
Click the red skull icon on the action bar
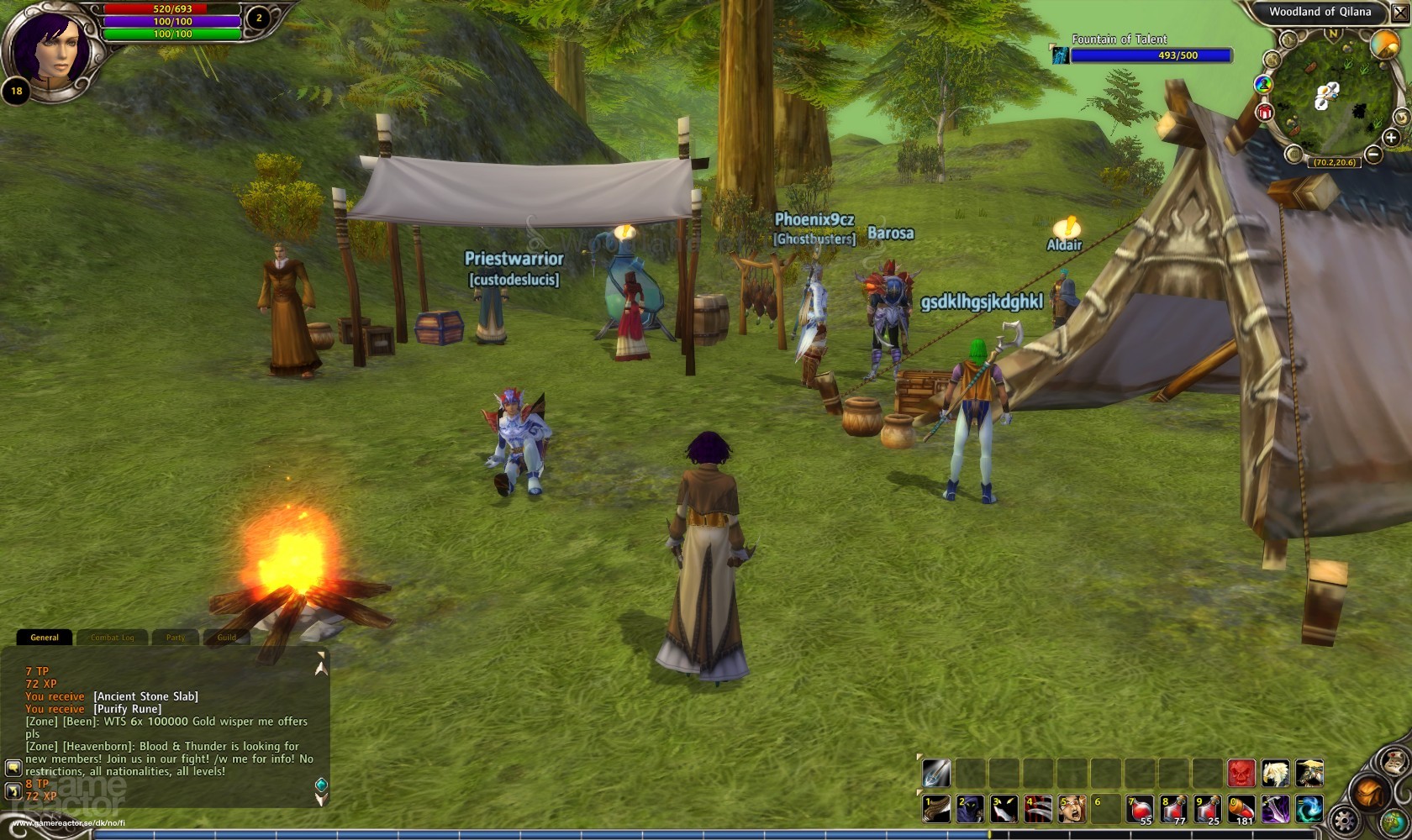point(1241,773)
